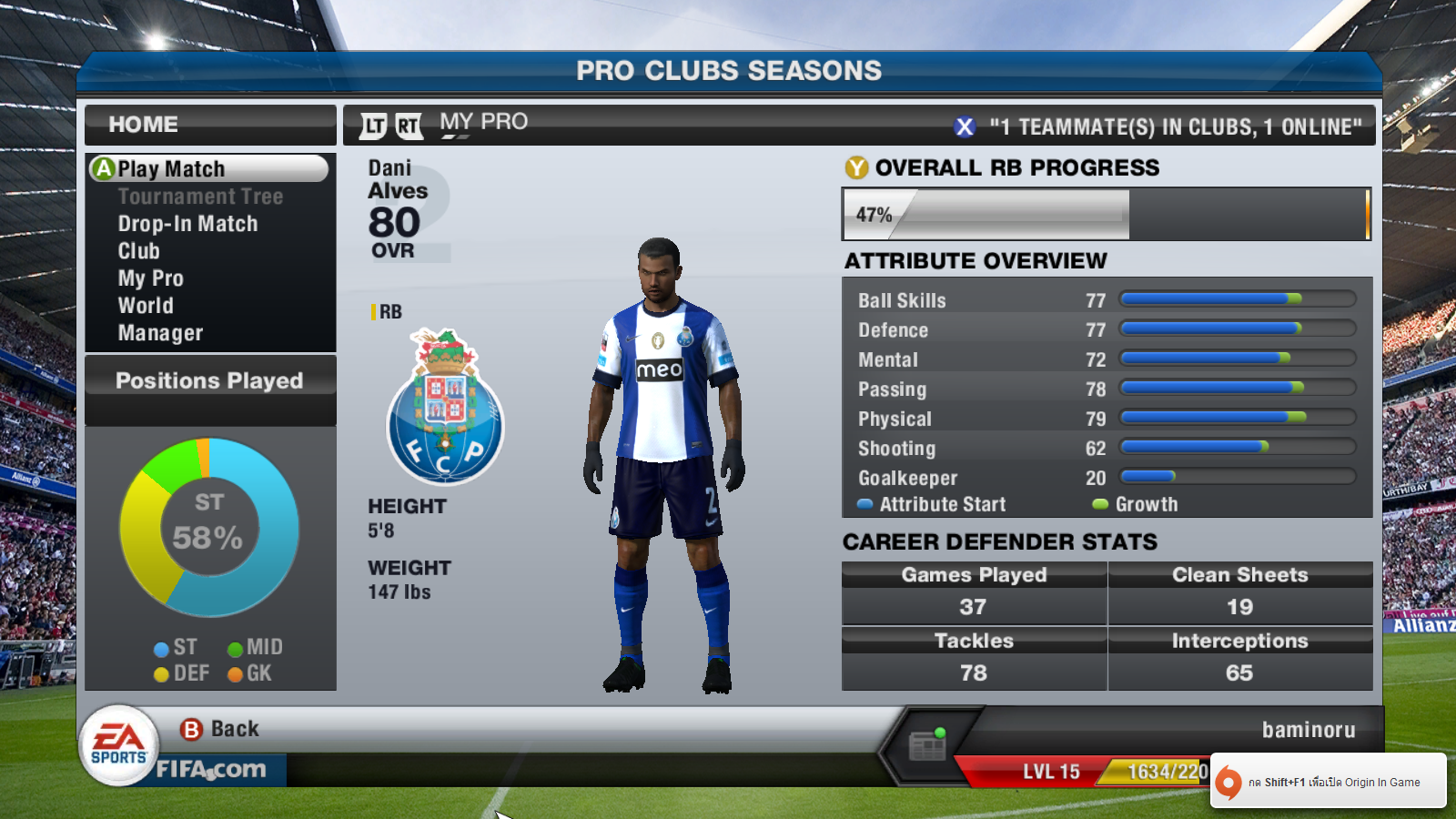Select the My Pro tab header

[x=483, y=122]
